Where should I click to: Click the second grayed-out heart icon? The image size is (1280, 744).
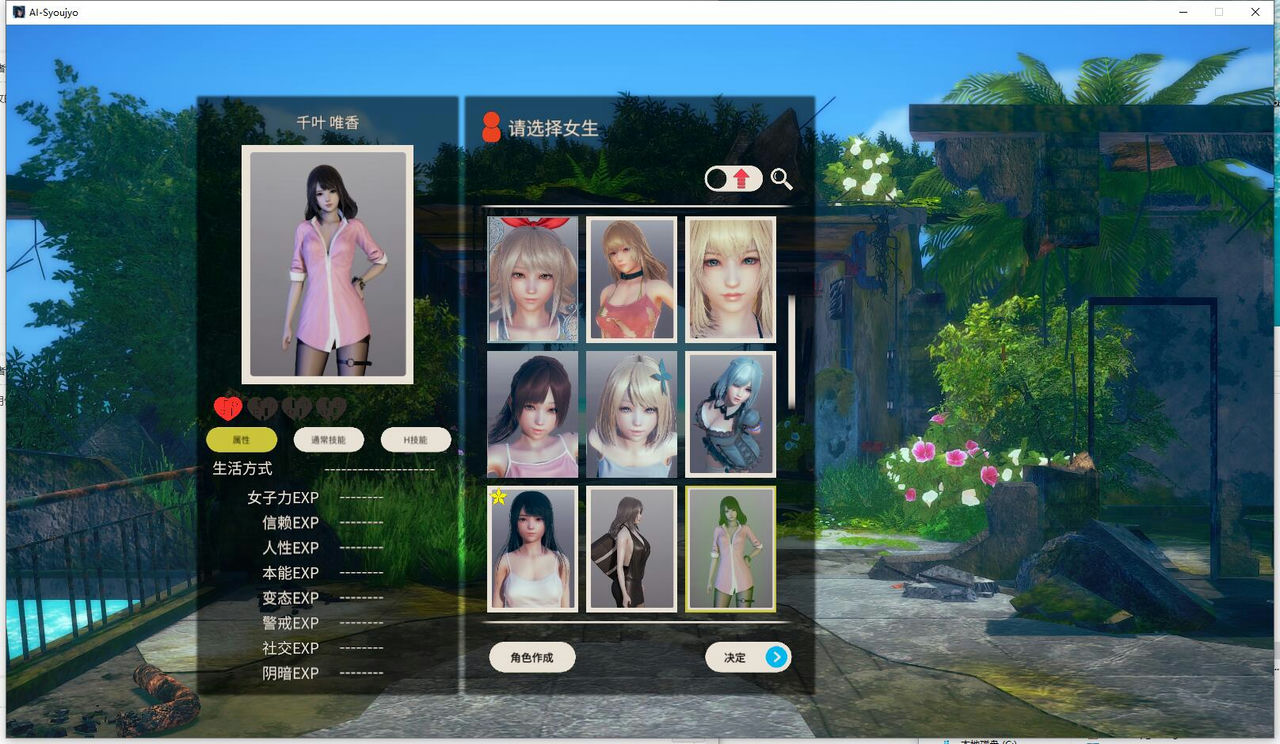coord(261,408)
